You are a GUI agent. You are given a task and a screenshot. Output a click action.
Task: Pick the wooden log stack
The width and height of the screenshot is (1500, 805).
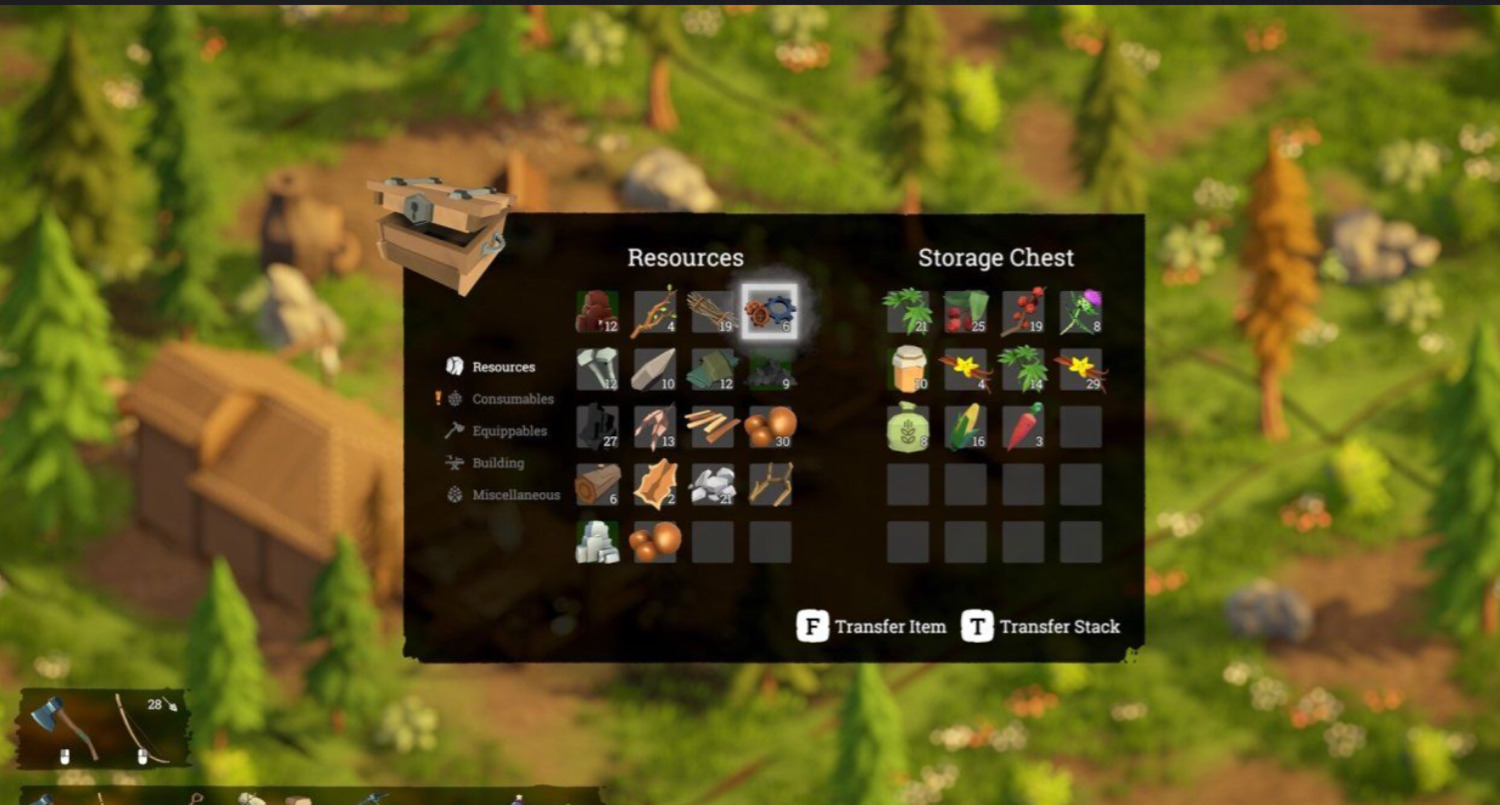click(x=597, y=484)
